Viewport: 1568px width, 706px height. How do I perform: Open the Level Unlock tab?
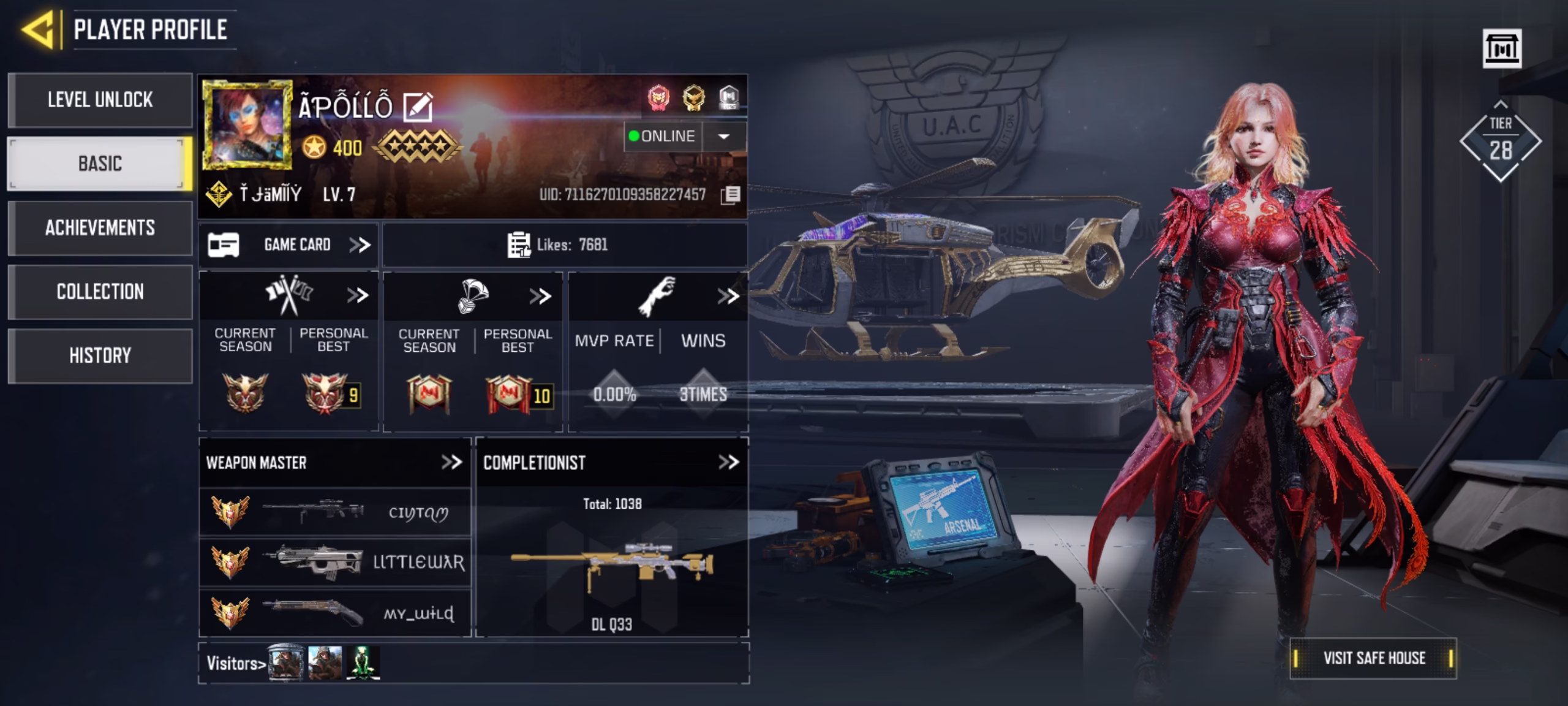pos(100,100)
